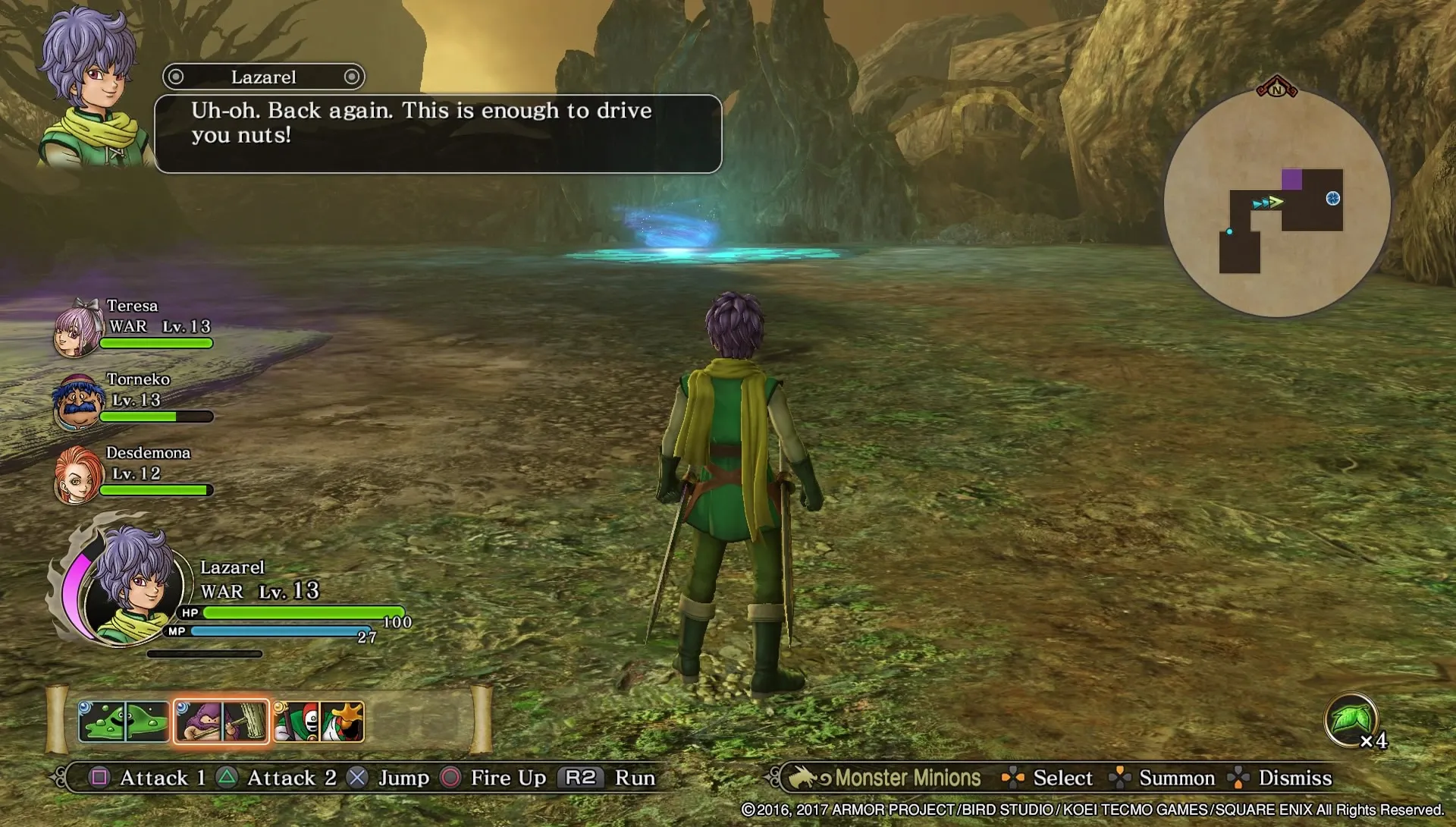The image size is (1456, 827).
Task: Select the green bubble slime minion medal
Action: click(x=124, y=721)
